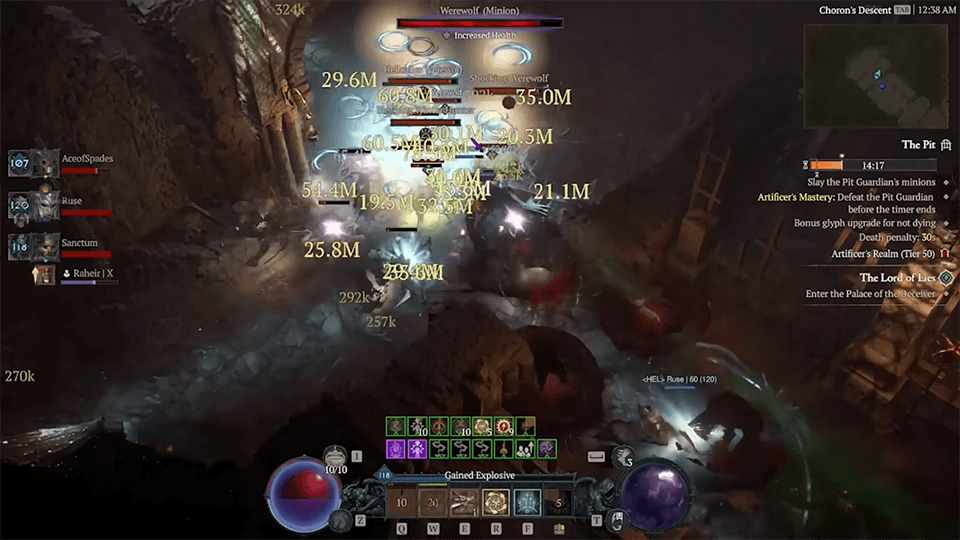Select AceofSpades party member portrait
Viewport: 960px width, 540px height.
[x=46, y=163]
